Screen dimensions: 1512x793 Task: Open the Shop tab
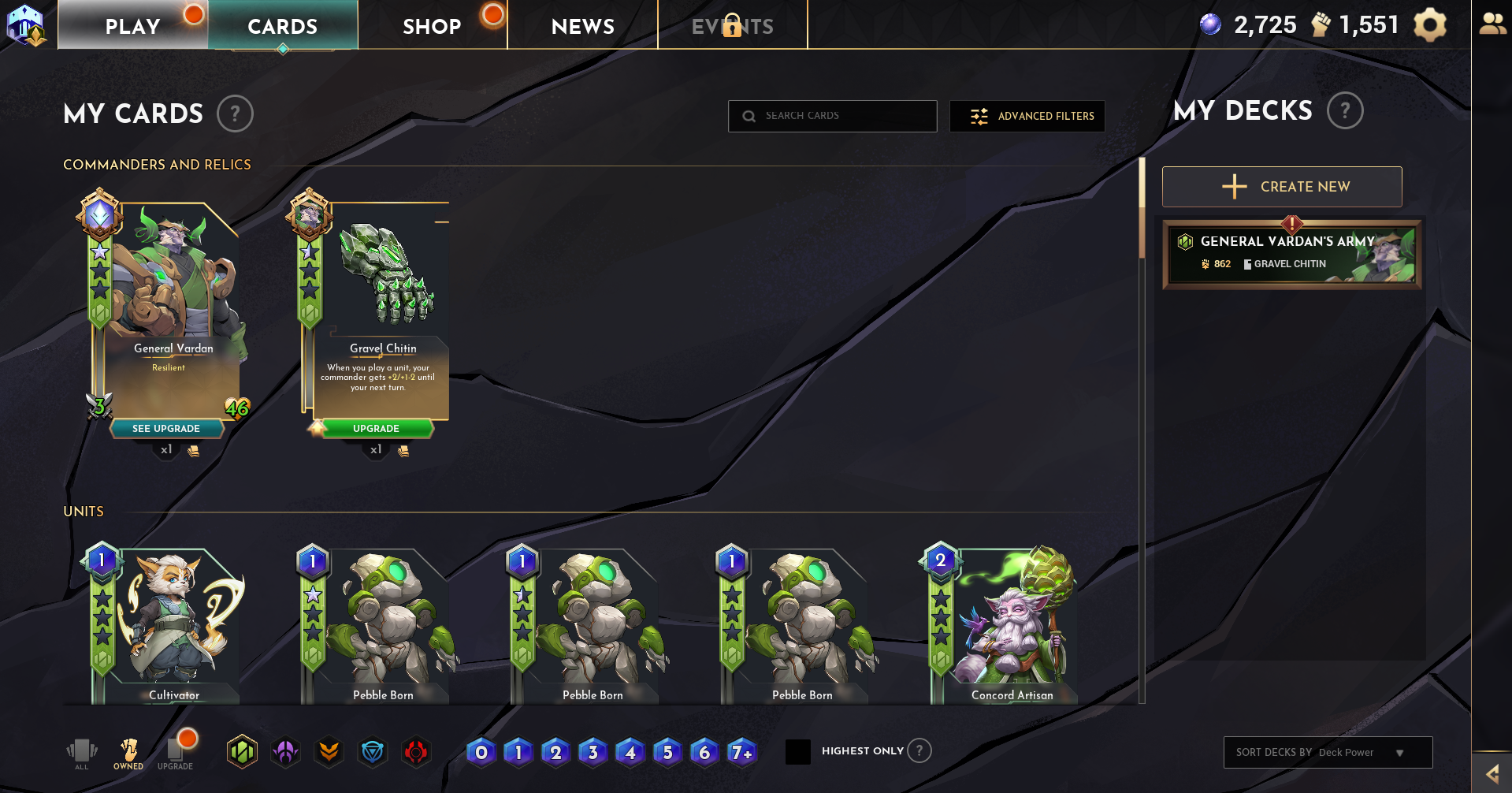[432, 26]
